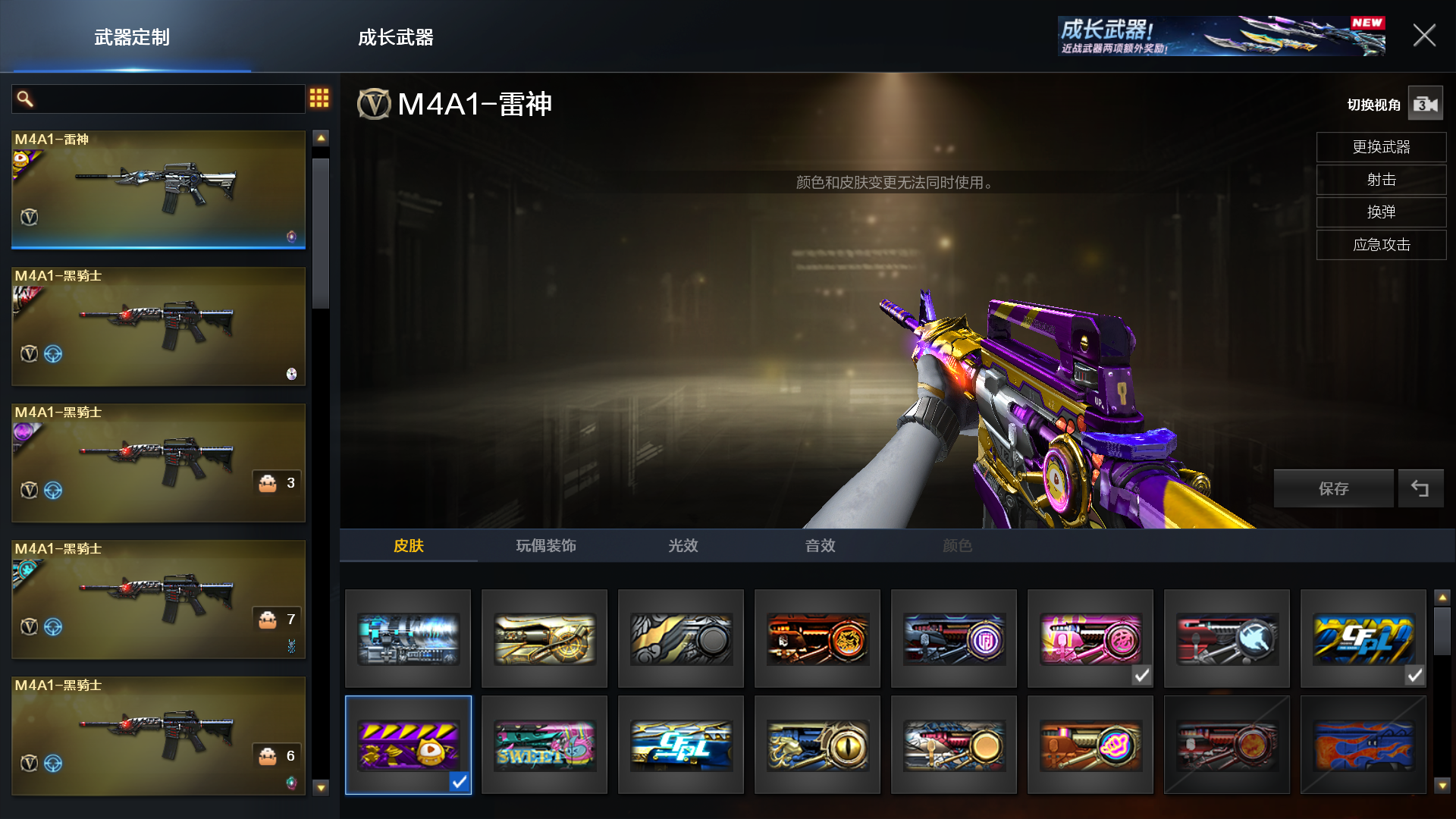Choose the pink skin with checkmark
Viewport: 1456px width, 819px height.
pos(1090,639)
